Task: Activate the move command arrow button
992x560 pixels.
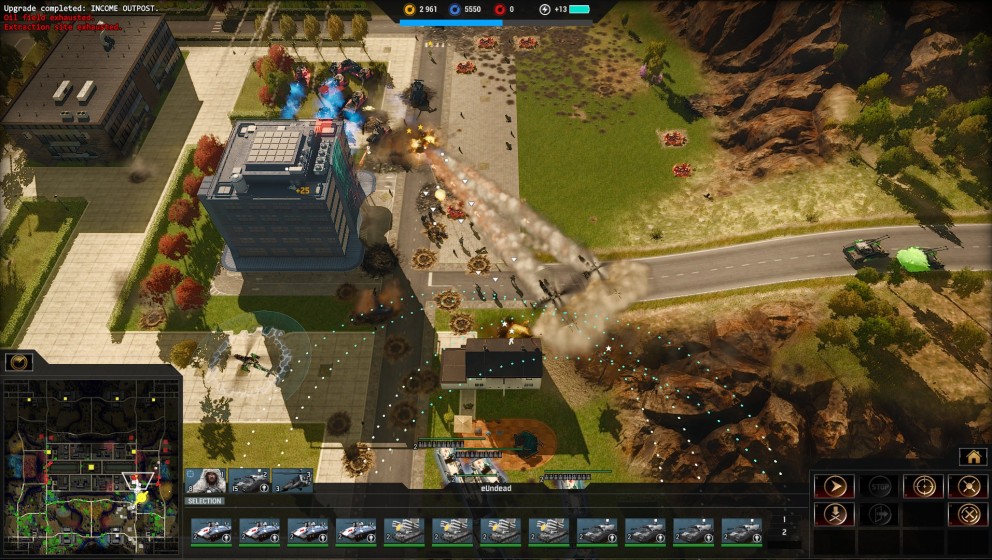Action: 833,486
